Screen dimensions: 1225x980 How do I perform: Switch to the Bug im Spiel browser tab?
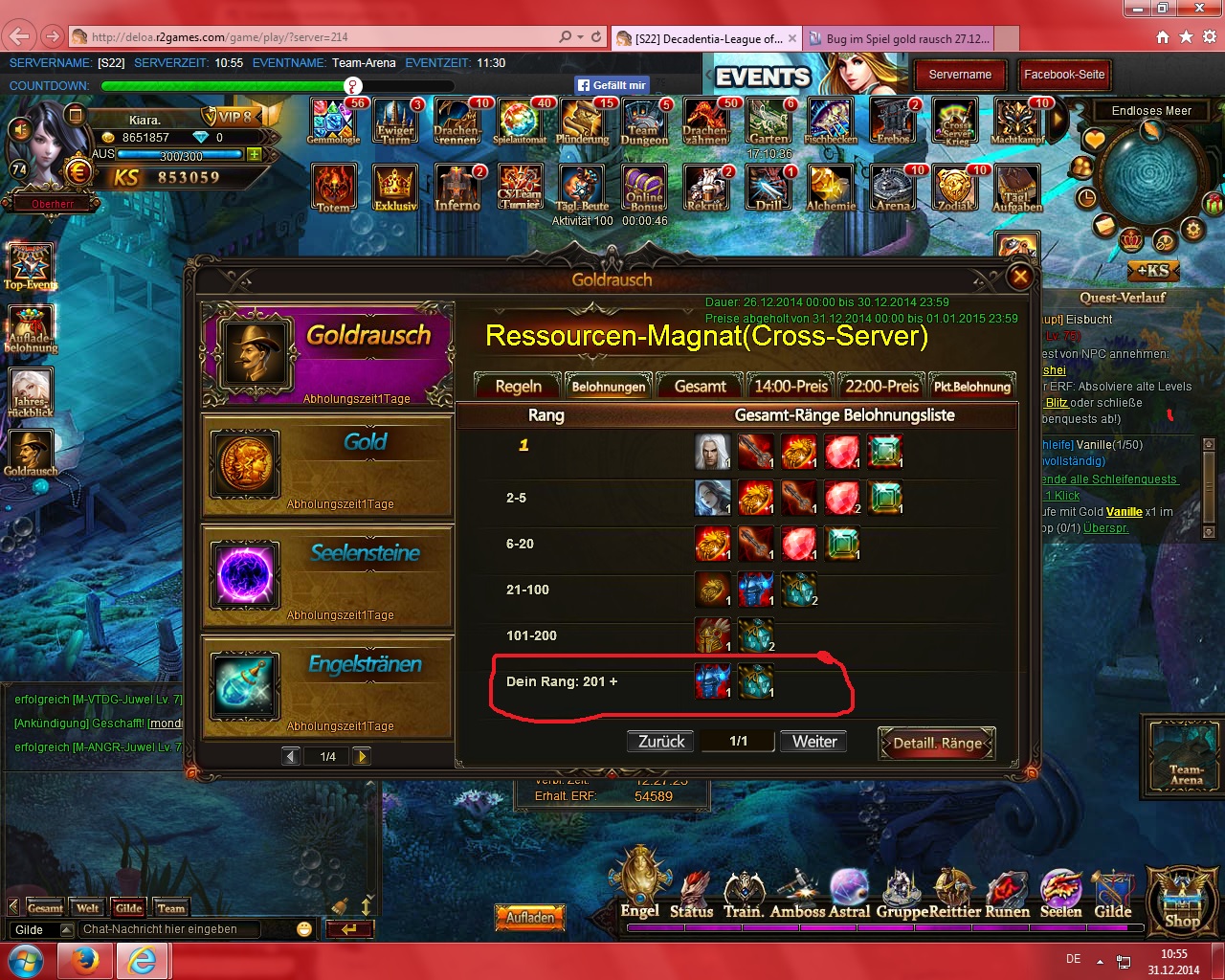coord(899,38)
